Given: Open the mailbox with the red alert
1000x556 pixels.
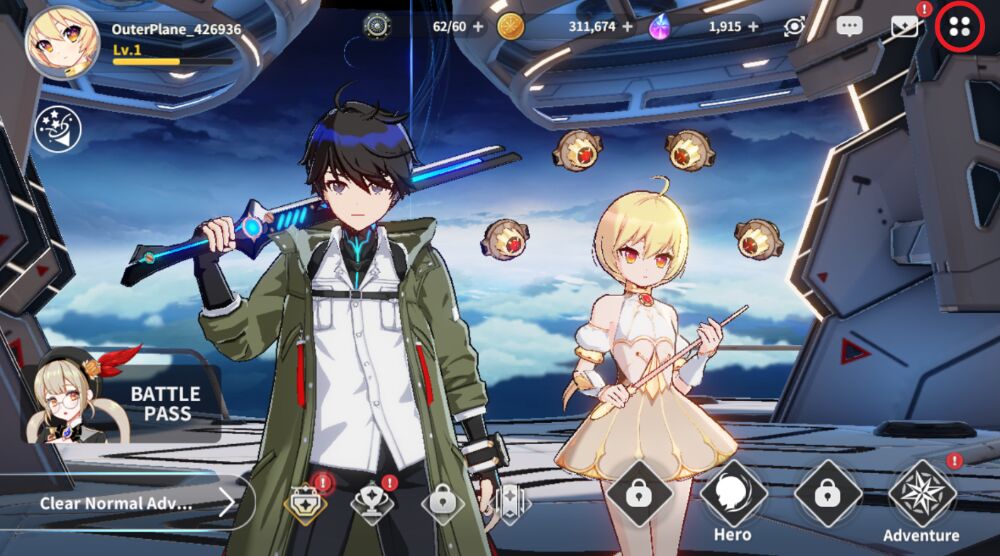Looking at the screenshot, I should click(x=905, y=27).
